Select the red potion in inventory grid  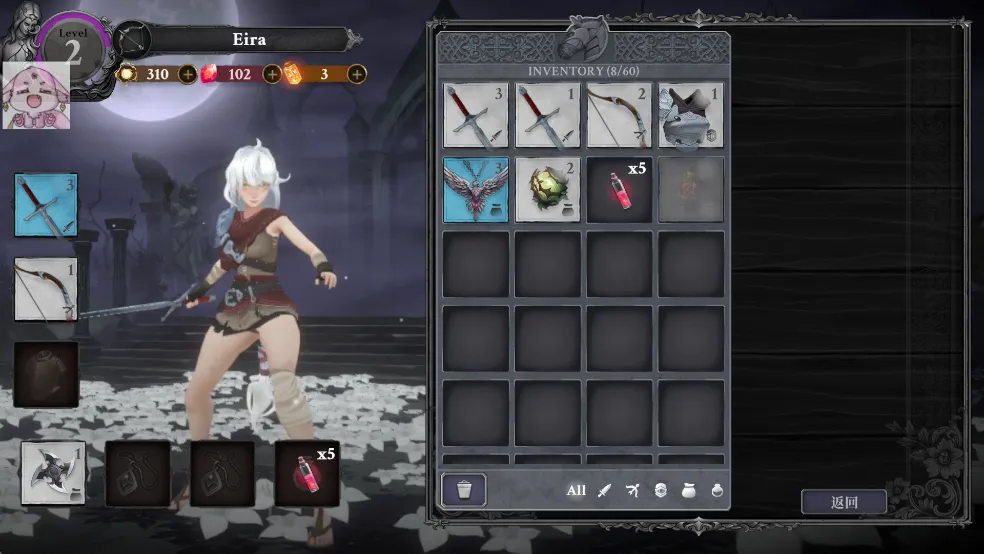619,189
